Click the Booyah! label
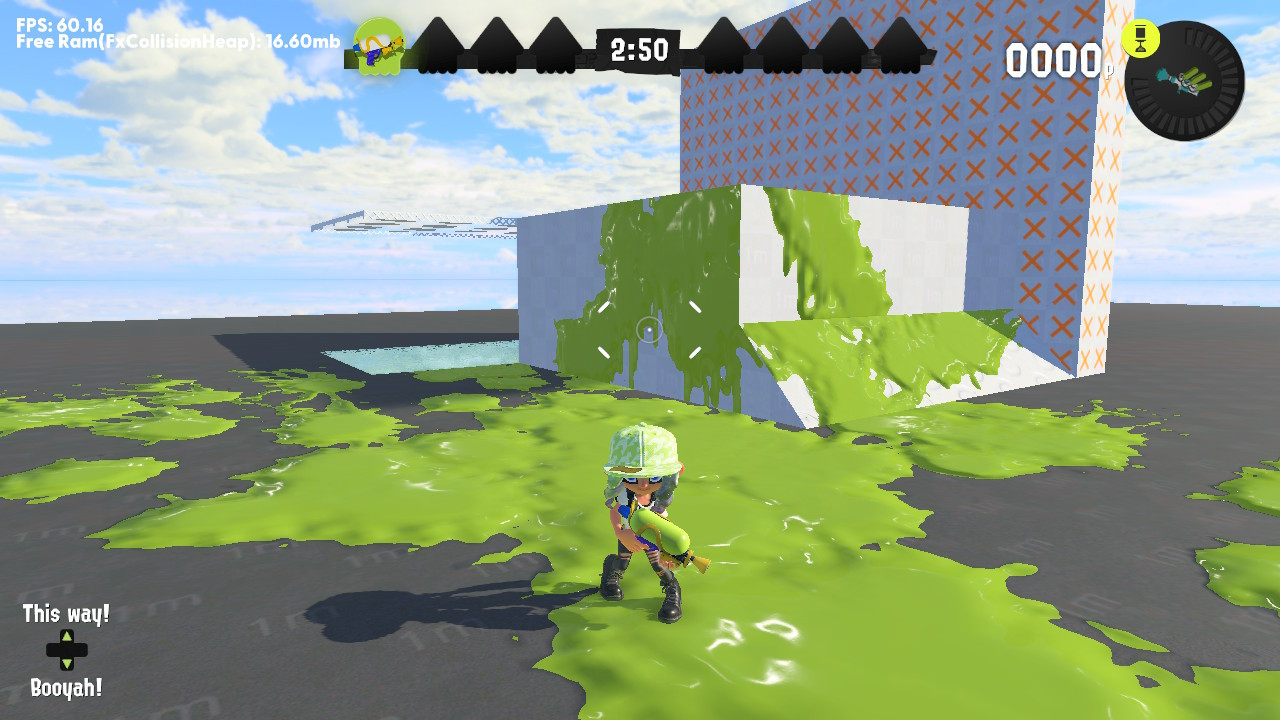The height and width of the screenshot is (720, 1280). 68,686
